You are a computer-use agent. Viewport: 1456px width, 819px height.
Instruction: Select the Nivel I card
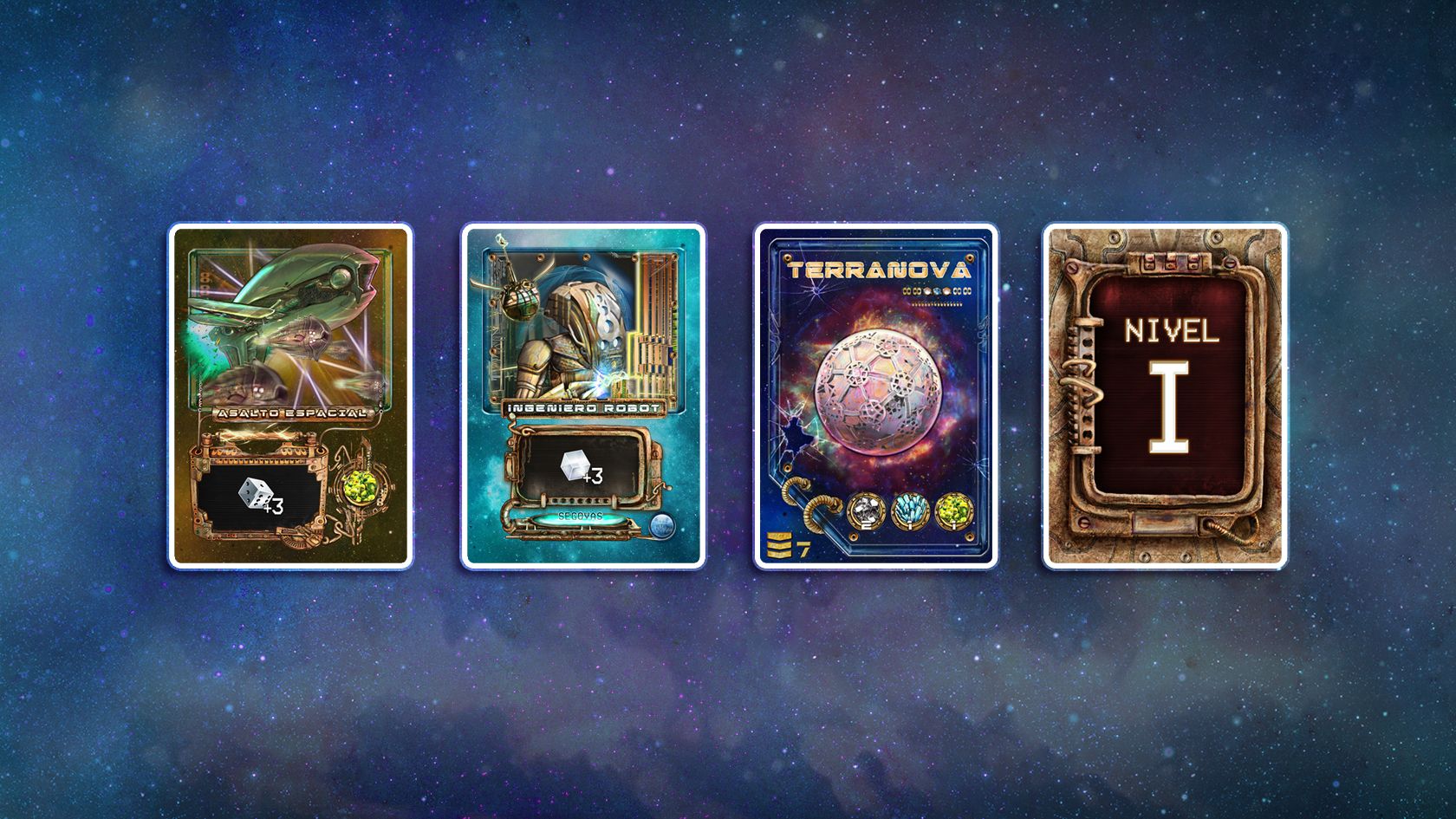click(x=1165, y=396)
